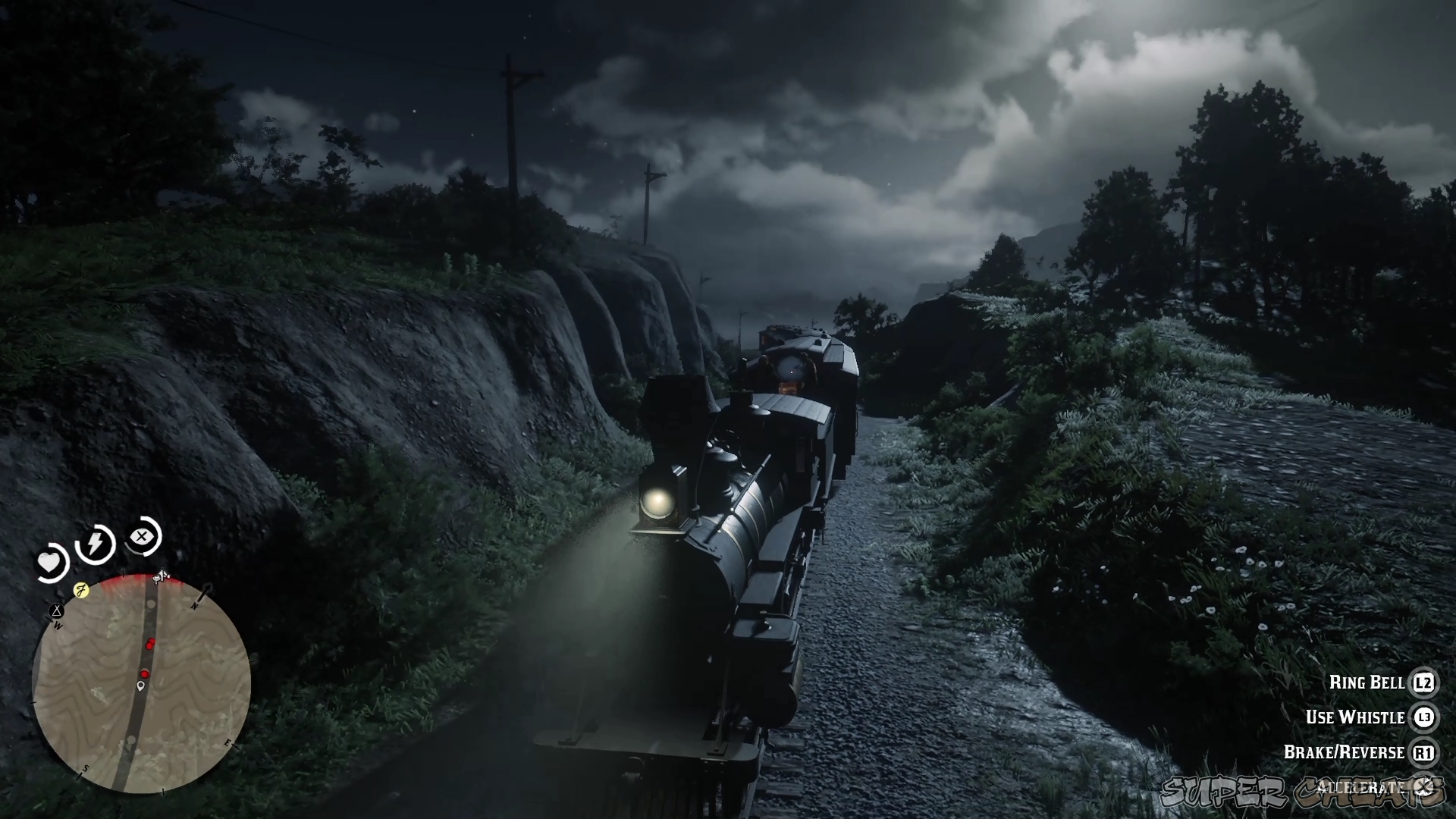The image size is (1456, 819).
Task: Toggle braking with the Brake/Reverse prompt
Action: (x=1346, y=752)
